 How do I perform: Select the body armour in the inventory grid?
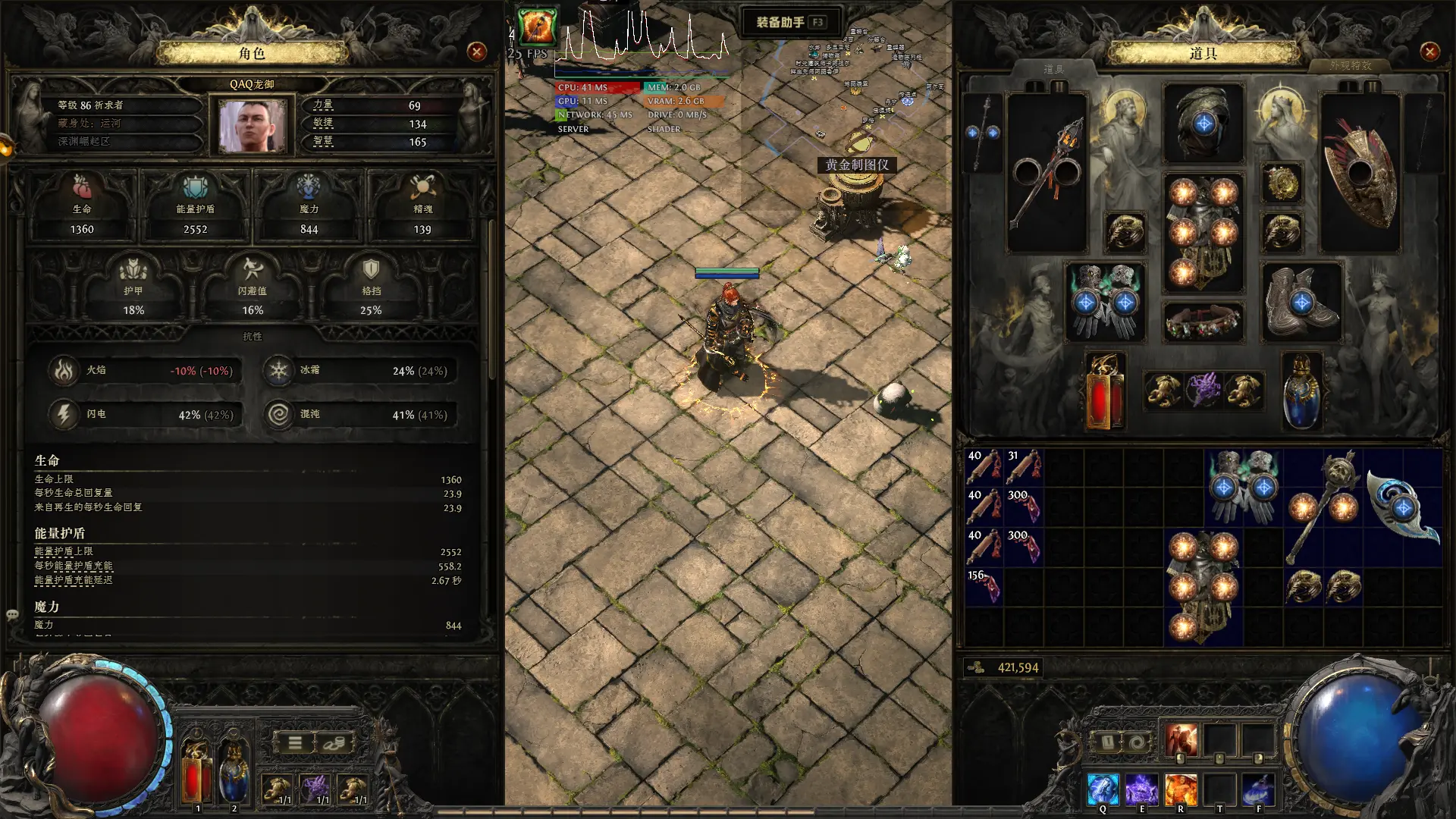click(1203, 586)
